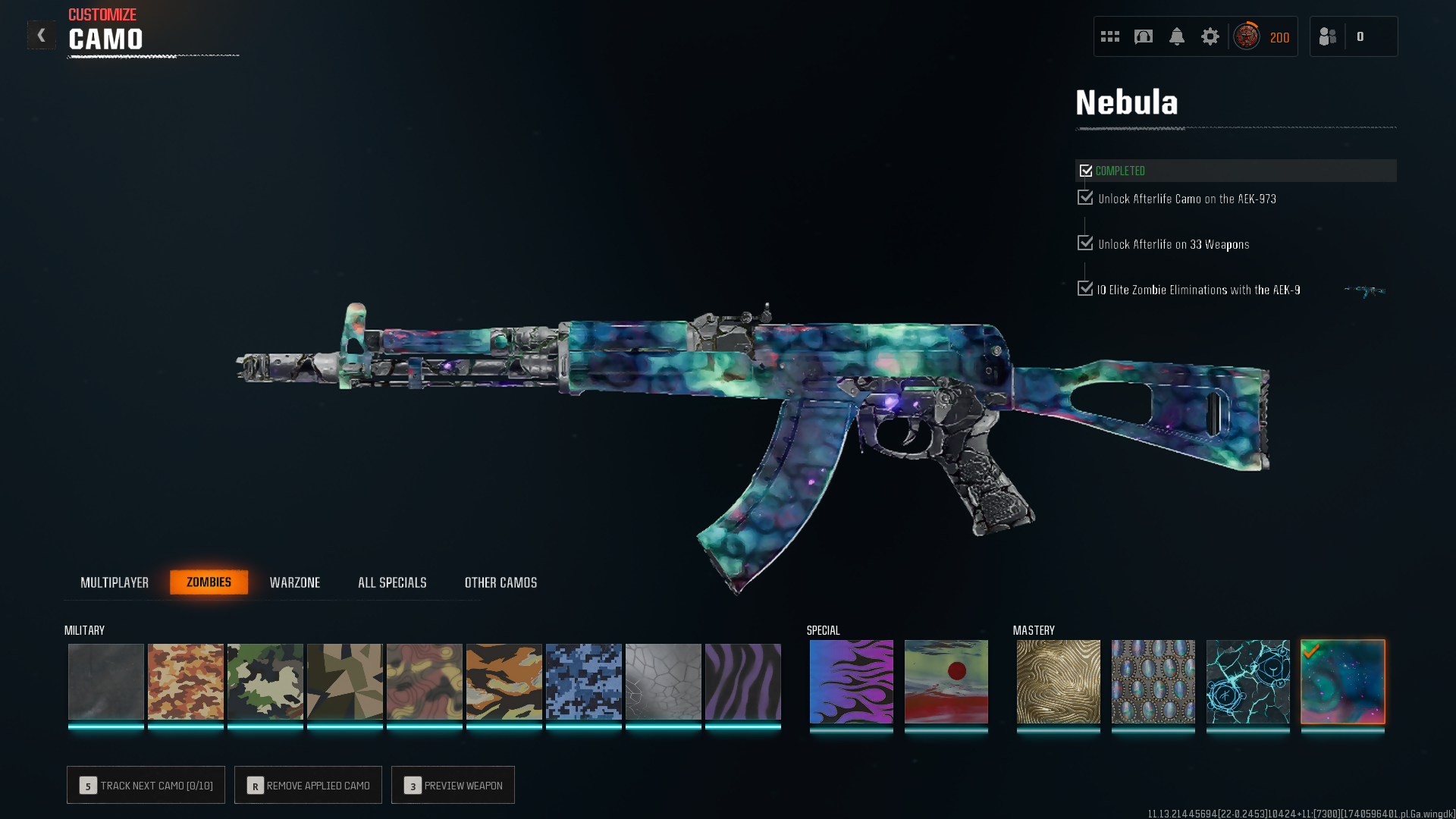This screenshot has width=1456, height=819.
Task: Open notifications bell icon
Action: click(1177, 36)
